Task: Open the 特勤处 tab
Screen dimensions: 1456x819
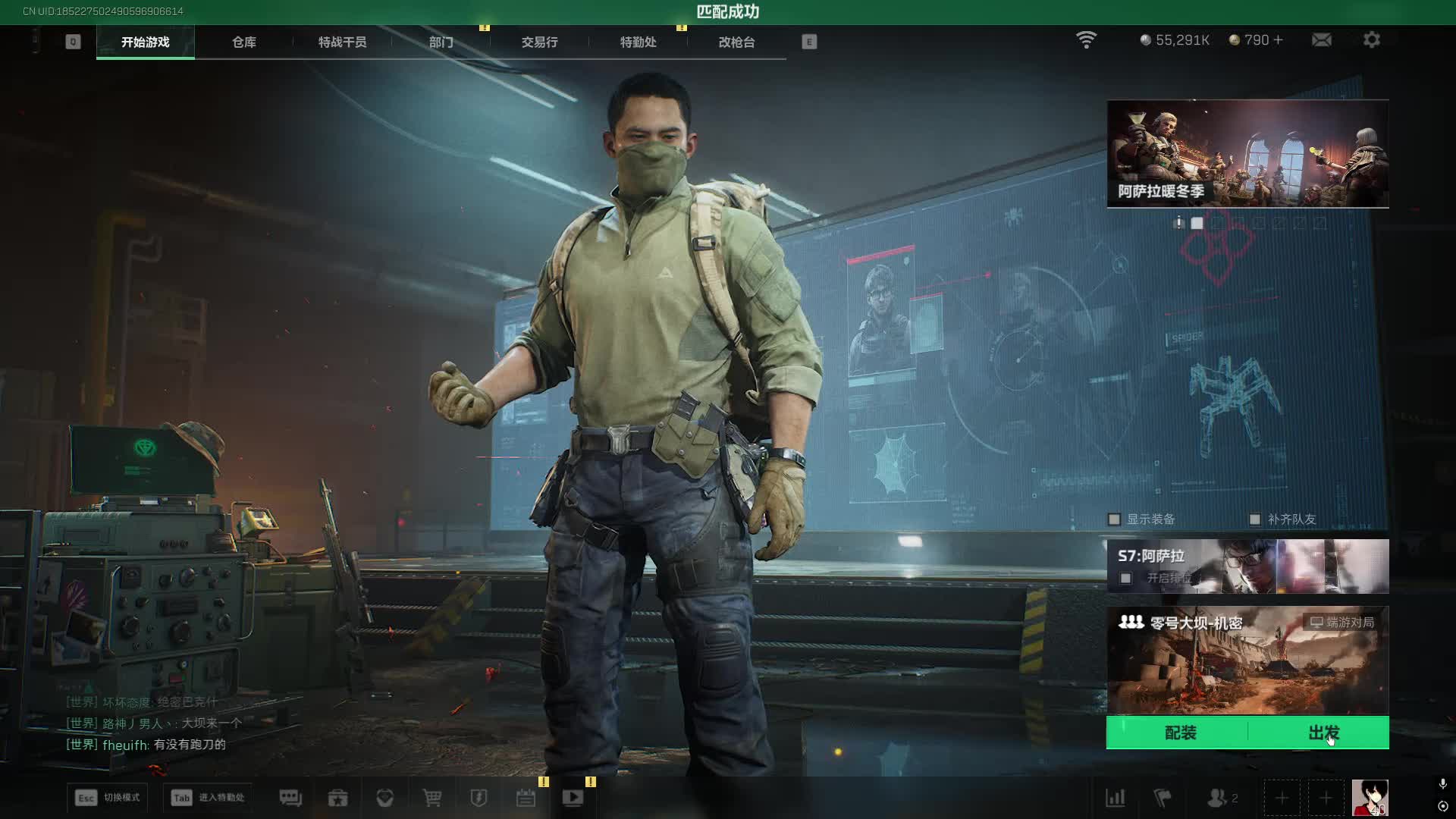Action: 638,42
